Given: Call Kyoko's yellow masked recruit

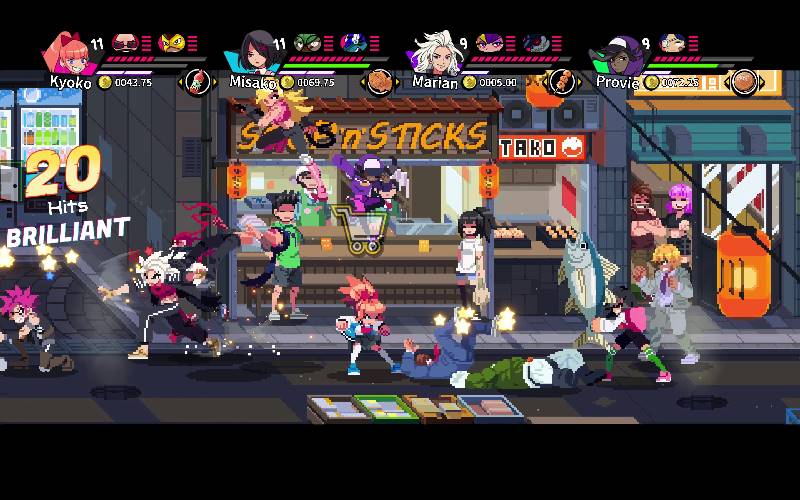Looking at the screenshot, I should tap(172, 43).
